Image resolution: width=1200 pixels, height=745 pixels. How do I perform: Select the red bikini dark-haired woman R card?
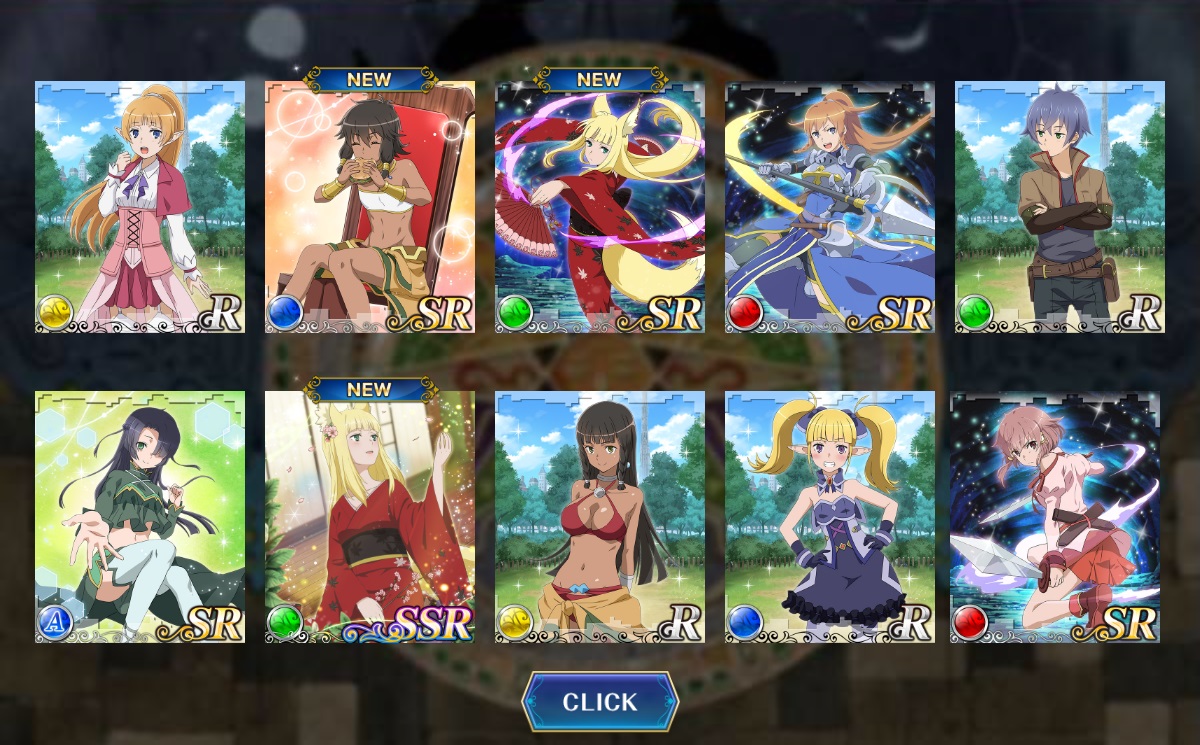pos(600,517)
